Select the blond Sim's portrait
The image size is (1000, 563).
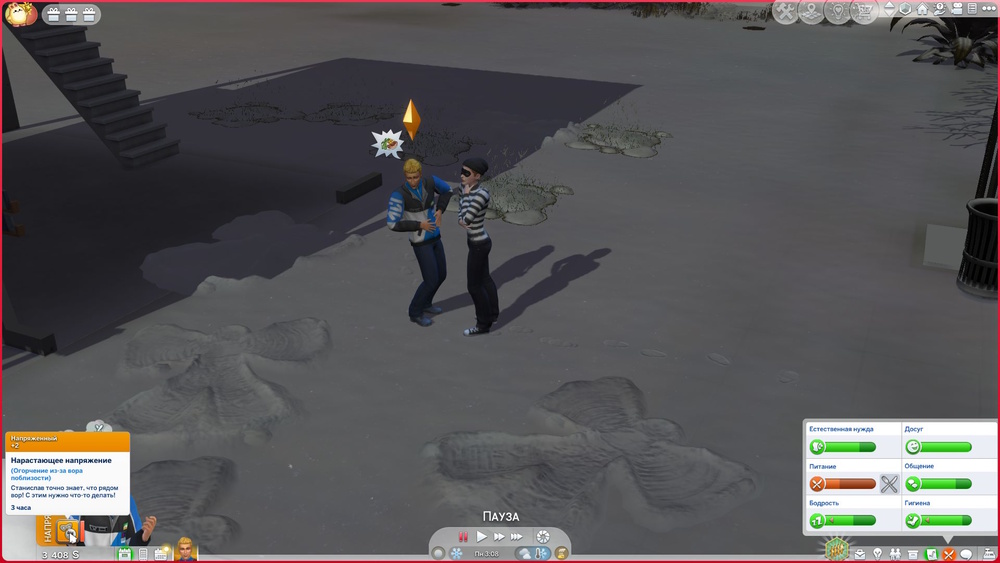click(x=184, y=548)
